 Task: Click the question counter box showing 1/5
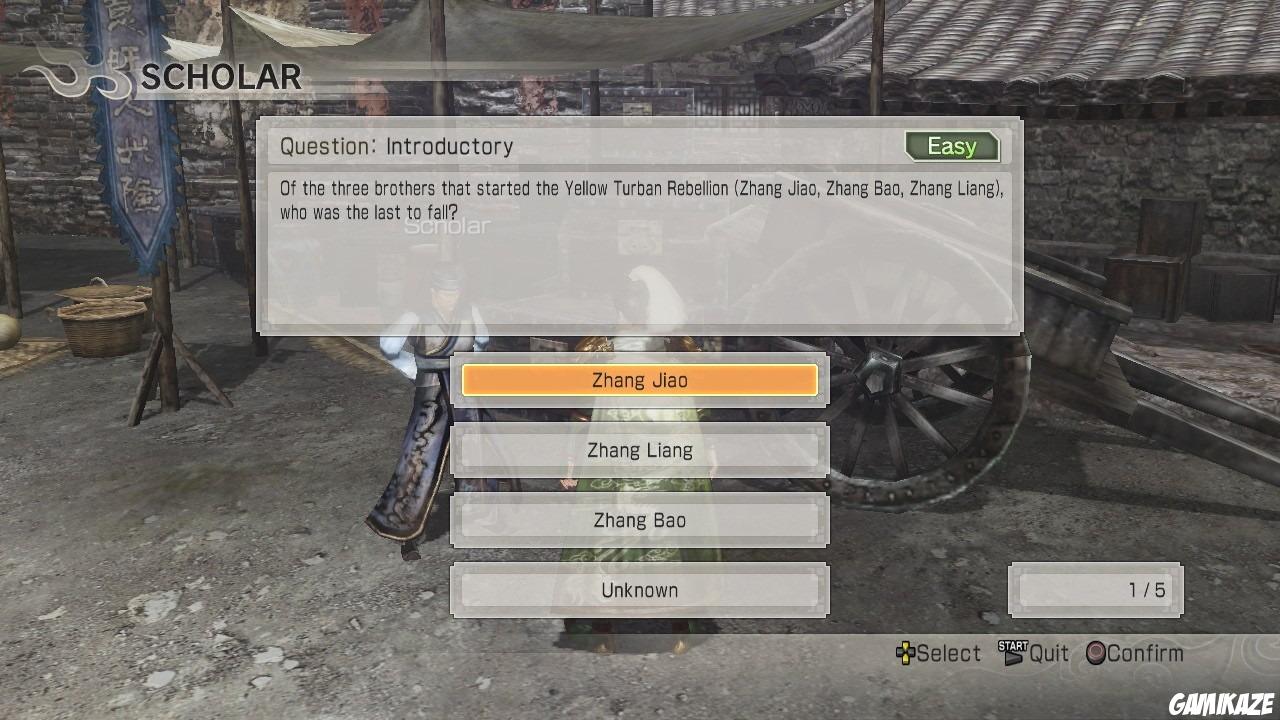(1096, 590)
